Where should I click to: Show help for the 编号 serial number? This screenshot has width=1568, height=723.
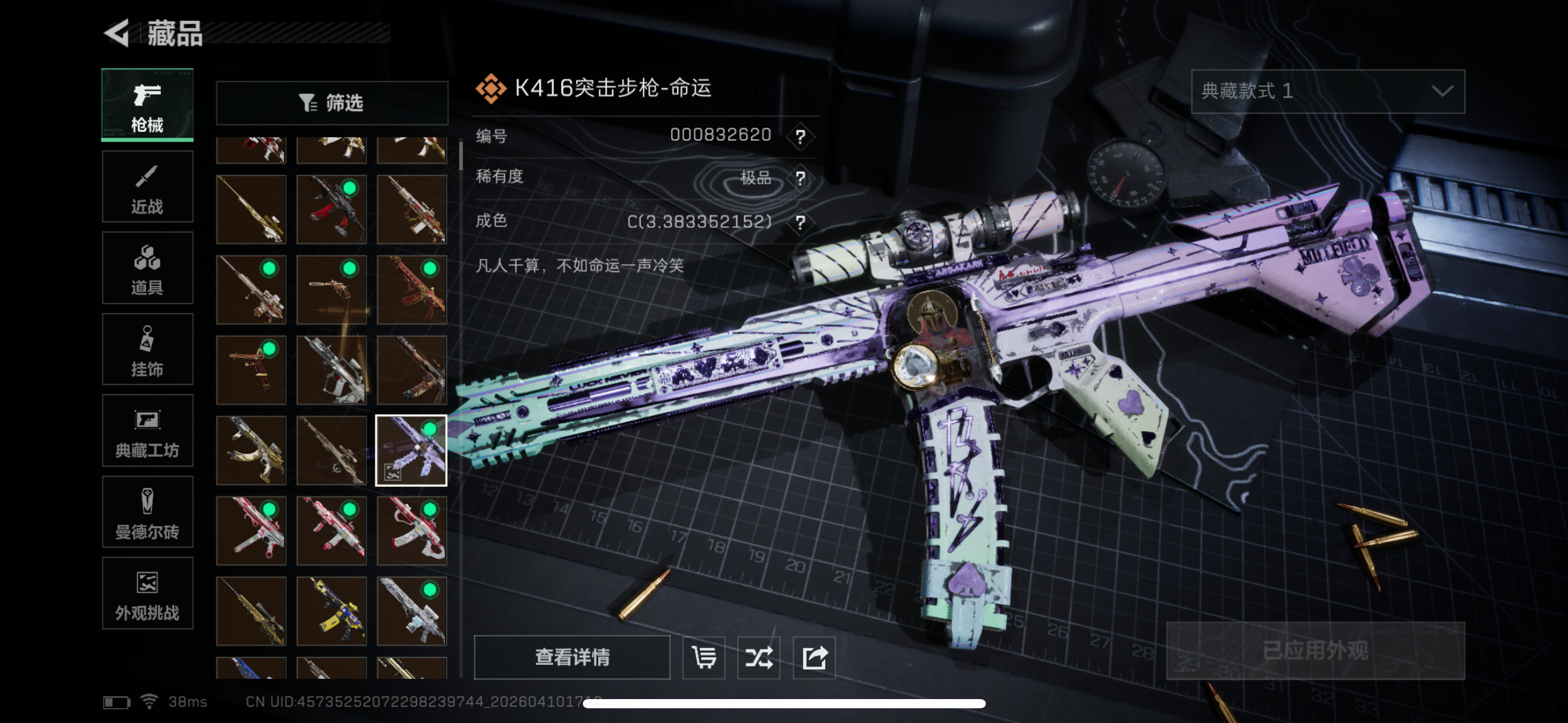[x=800, y=136]
